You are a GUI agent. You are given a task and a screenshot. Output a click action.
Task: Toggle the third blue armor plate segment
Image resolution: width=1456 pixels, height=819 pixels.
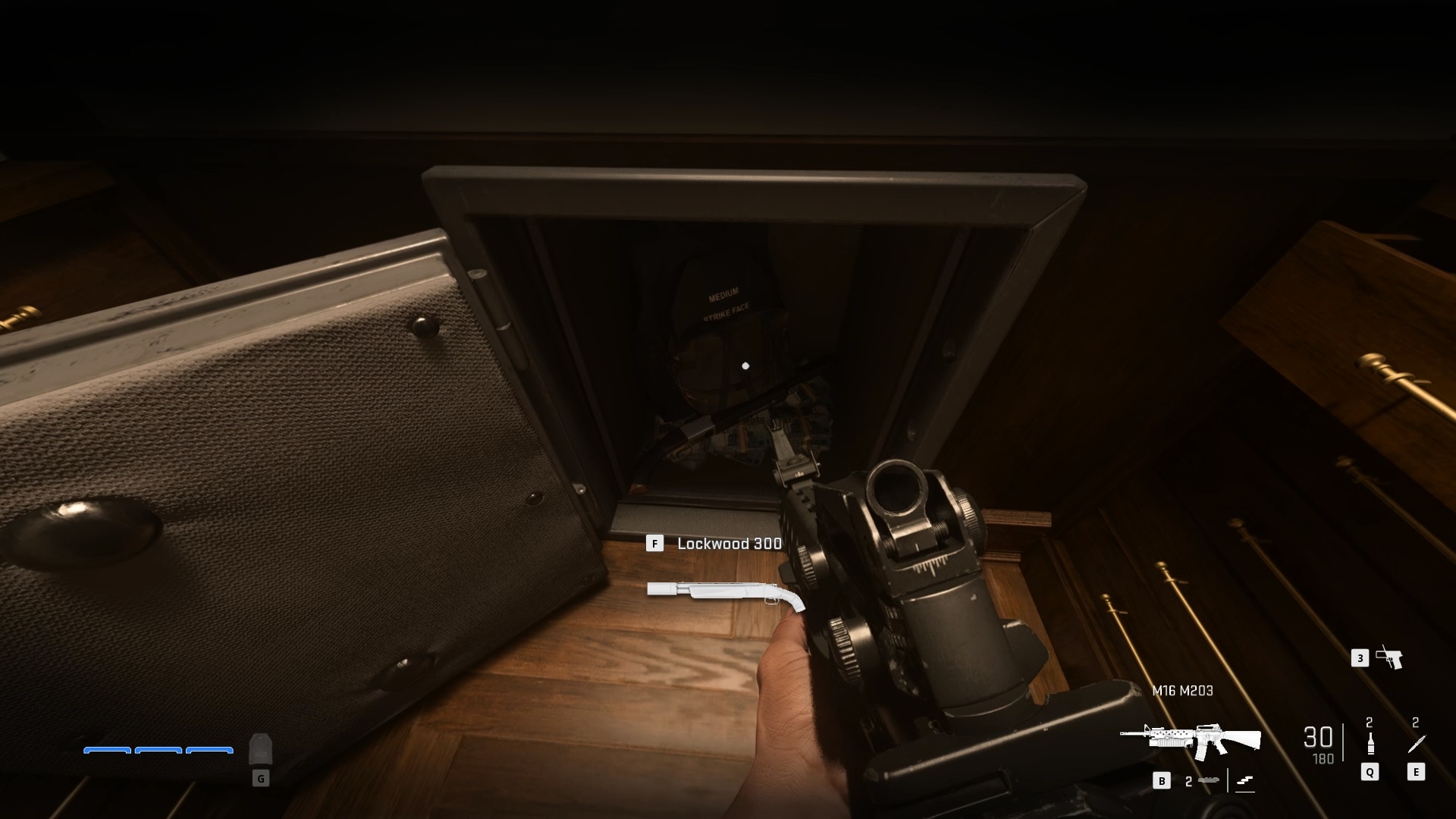210,750
